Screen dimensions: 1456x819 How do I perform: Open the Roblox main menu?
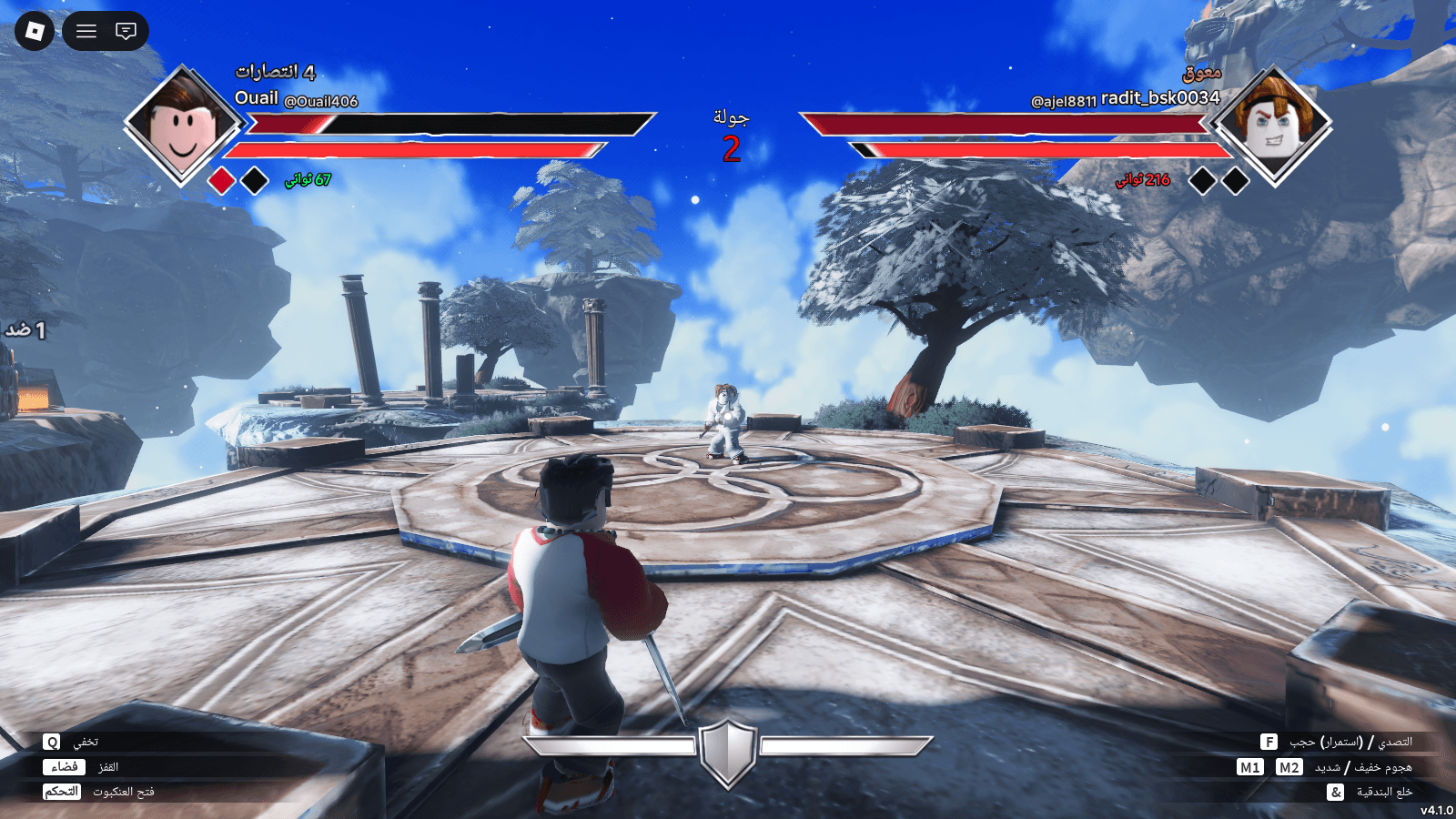35,31
